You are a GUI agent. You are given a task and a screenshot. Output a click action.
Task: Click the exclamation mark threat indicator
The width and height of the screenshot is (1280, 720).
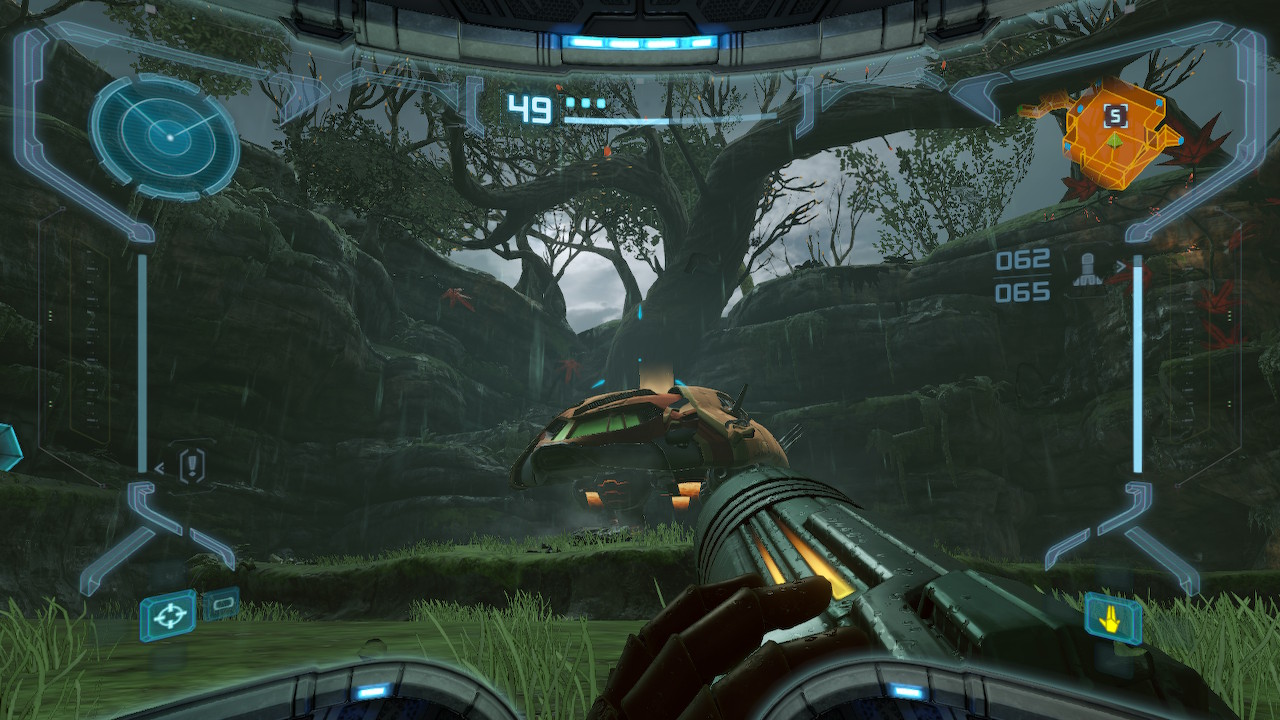tap(193, 465)
